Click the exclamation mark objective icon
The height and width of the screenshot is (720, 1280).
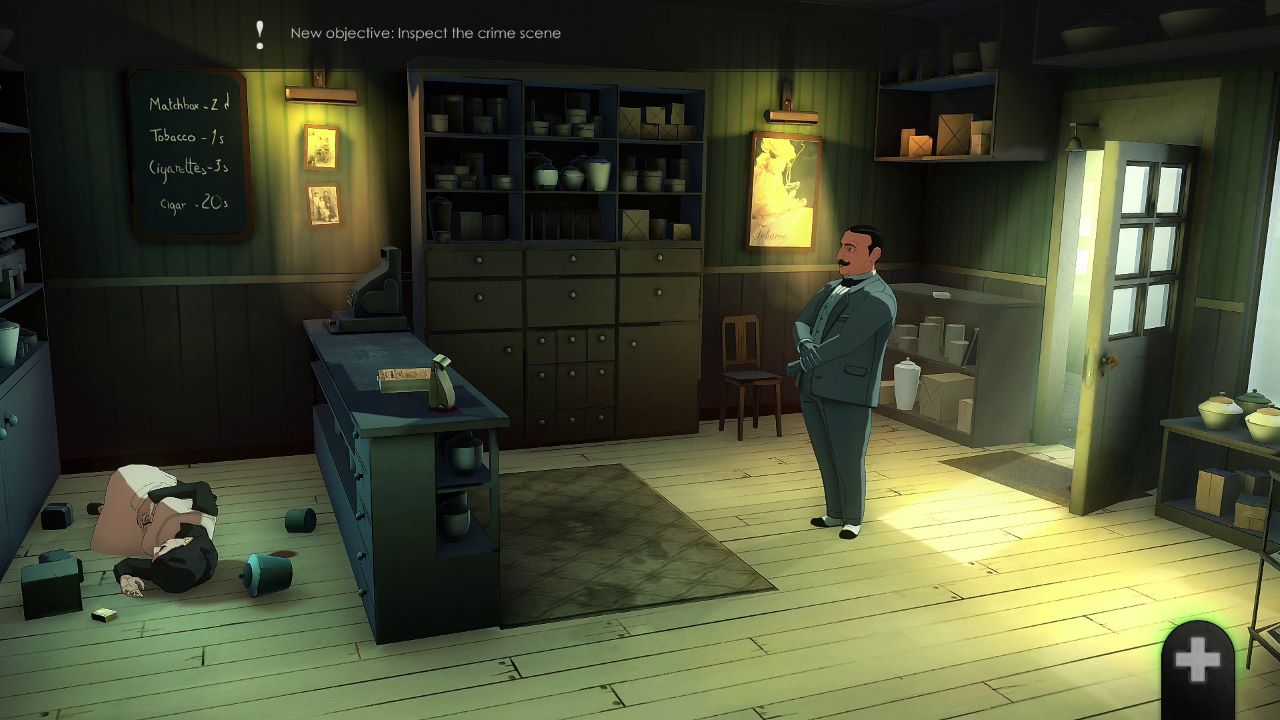259,33
